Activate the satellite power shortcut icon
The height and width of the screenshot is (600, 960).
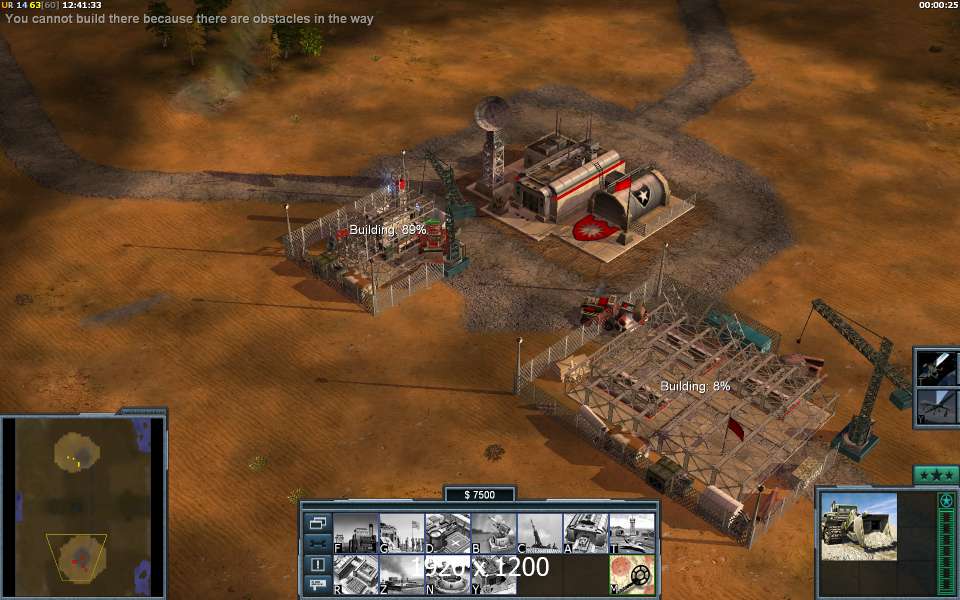(939, 367)
